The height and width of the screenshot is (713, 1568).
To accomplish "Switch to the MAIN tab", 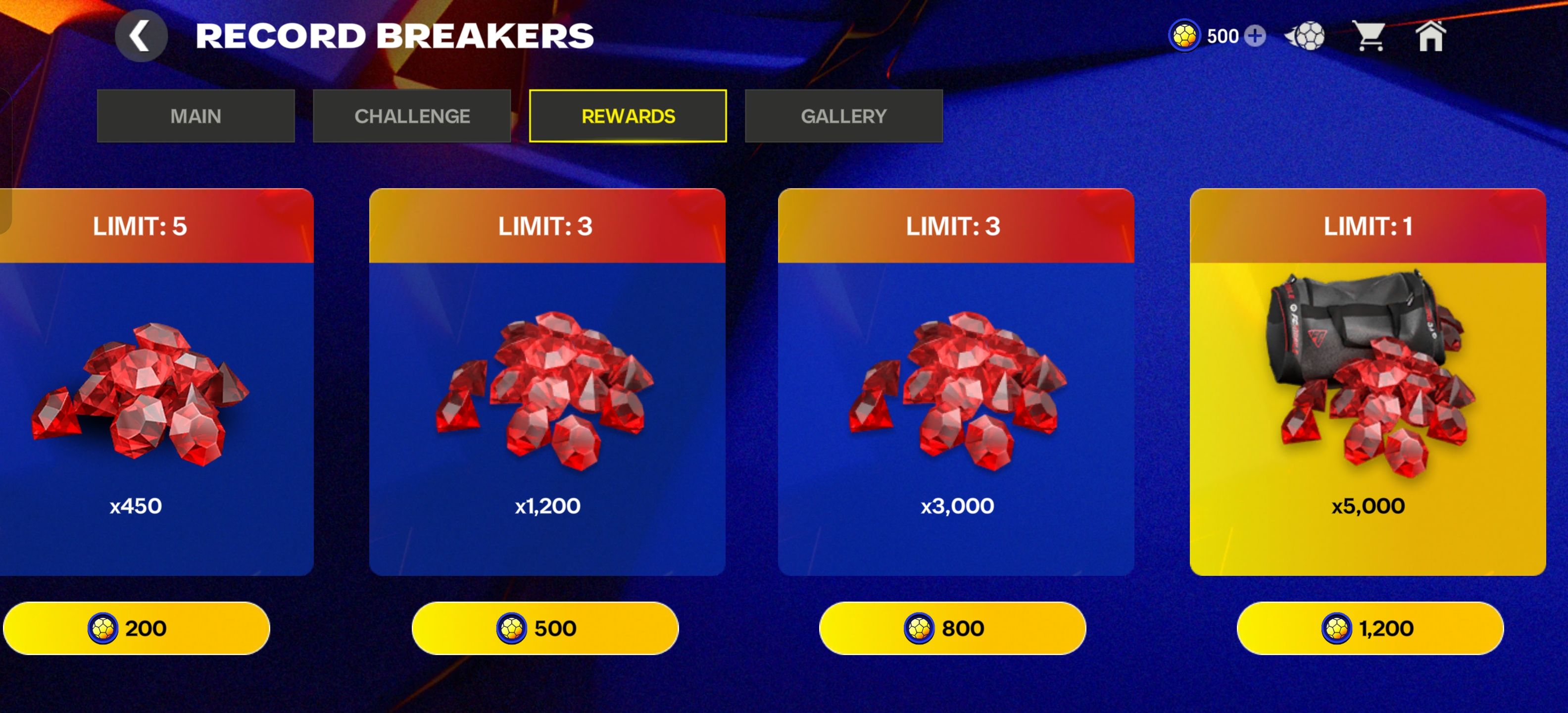I will (x=196, y=116).
